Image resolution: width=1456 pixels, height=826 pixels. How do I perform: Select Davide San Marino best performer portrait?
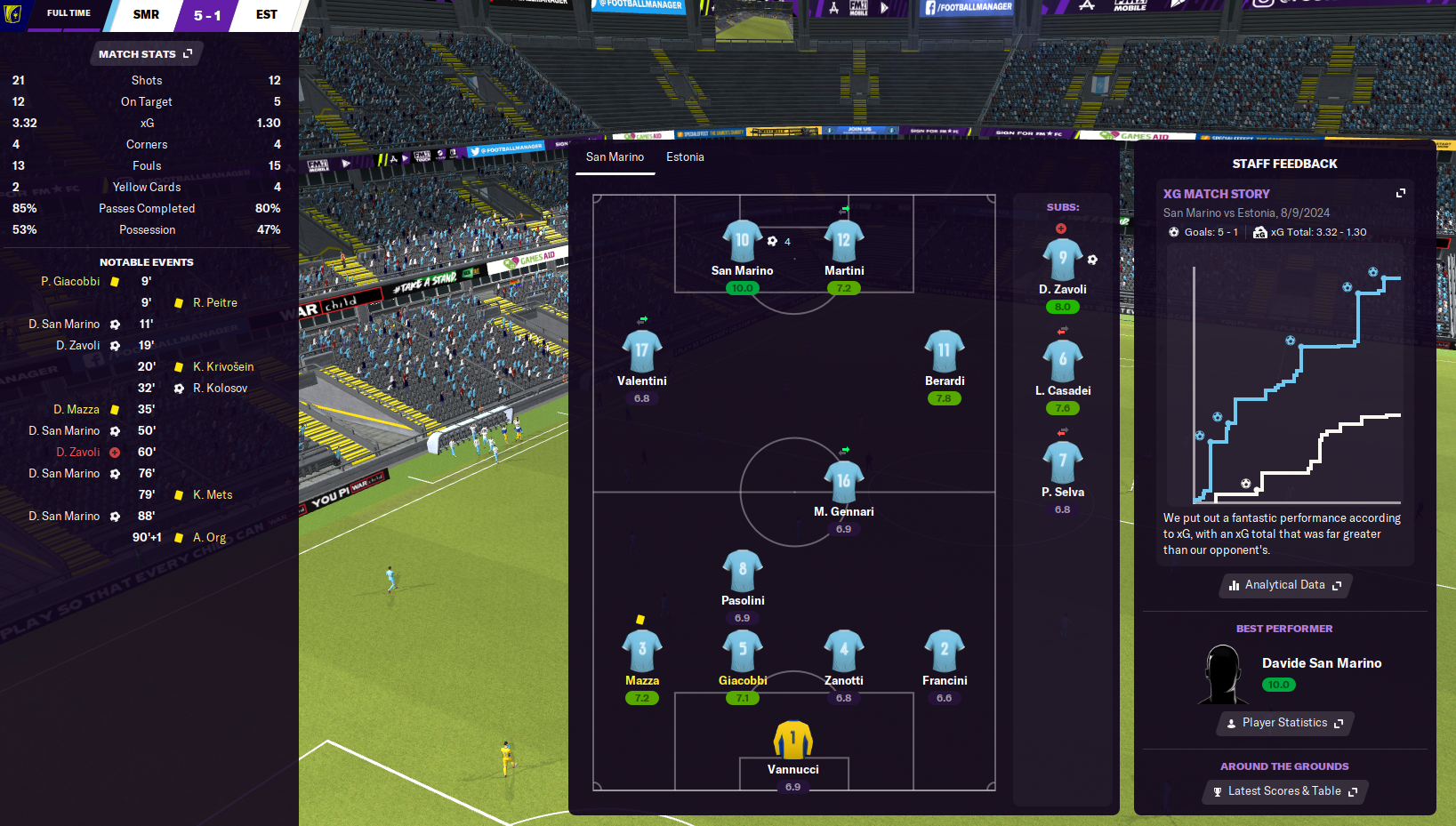[x=1223, y=674]
